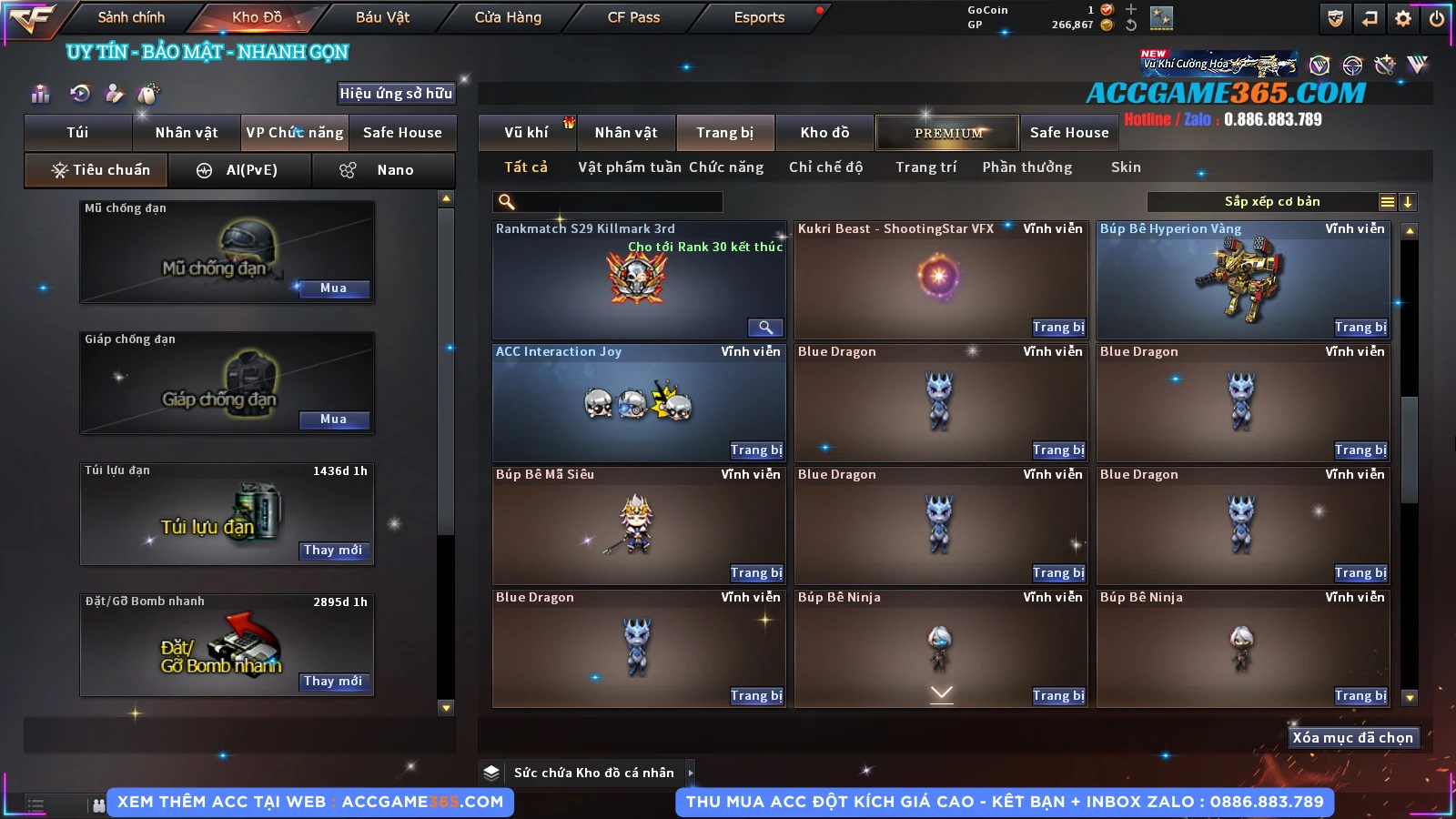Toggle Hiệu ứng sở hữu button
The height and width of the screenshot is (819, 1456).
click(x=396, y=94)
